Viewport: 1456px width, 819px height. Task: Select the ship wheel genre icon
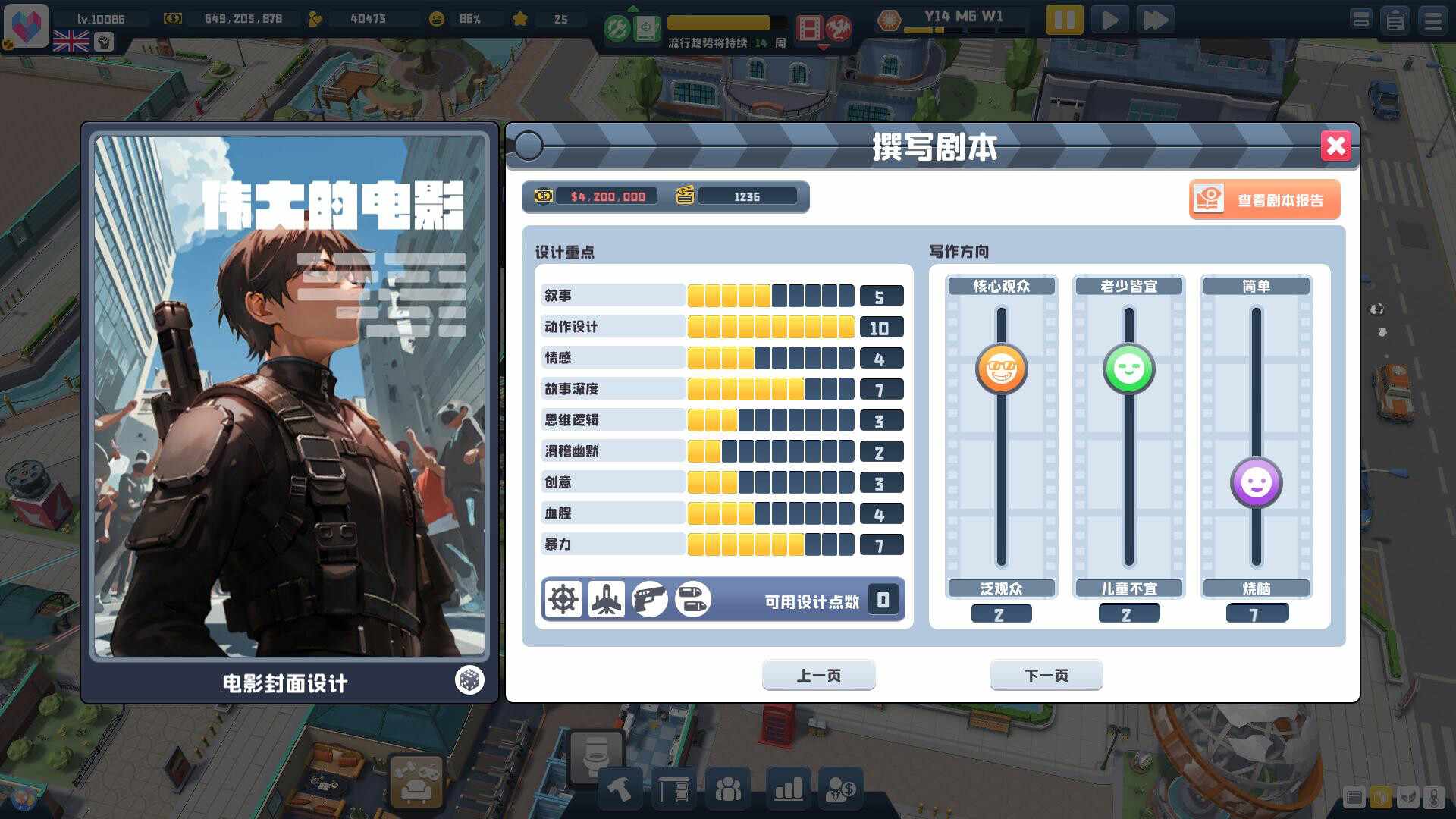pyautogui.click(x=563, y=599)
